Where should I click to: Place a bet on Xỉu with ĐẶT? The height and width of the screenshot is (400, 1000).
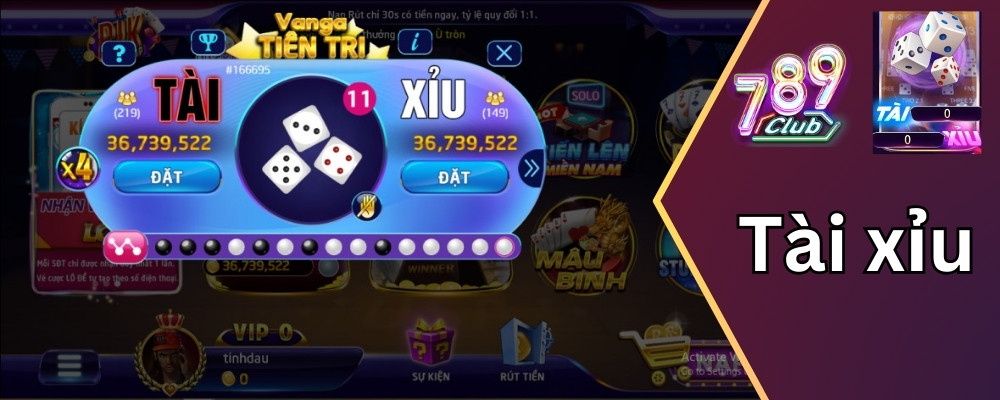click(454, 176)
